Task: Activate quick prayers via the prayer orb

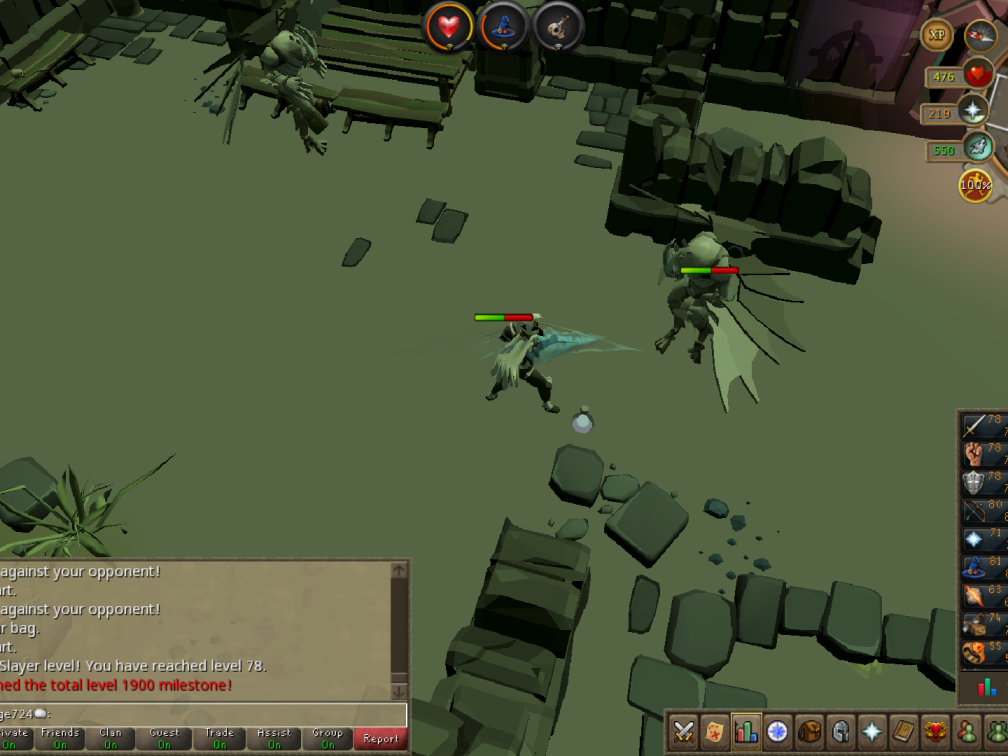Action: point(973,110)
